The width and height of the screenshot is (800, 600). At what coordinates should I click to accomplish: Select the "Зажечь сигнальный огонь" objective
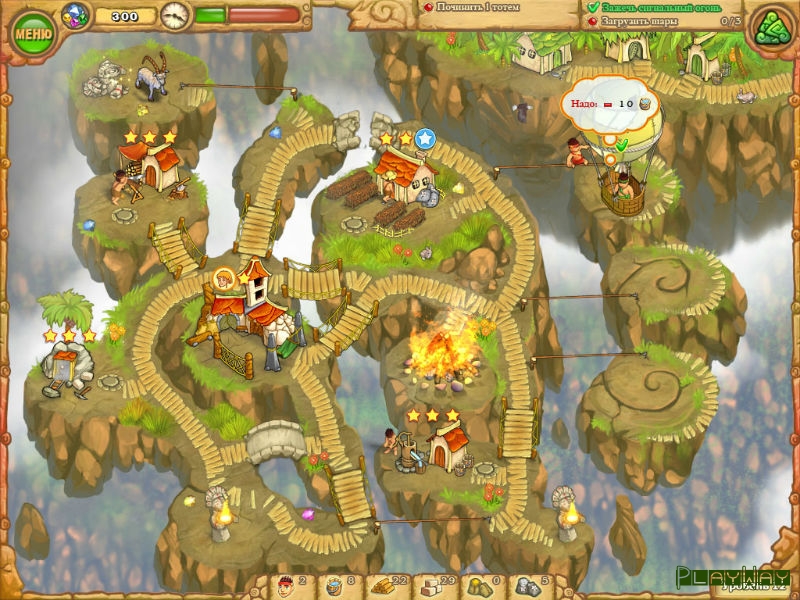(661, 7)
